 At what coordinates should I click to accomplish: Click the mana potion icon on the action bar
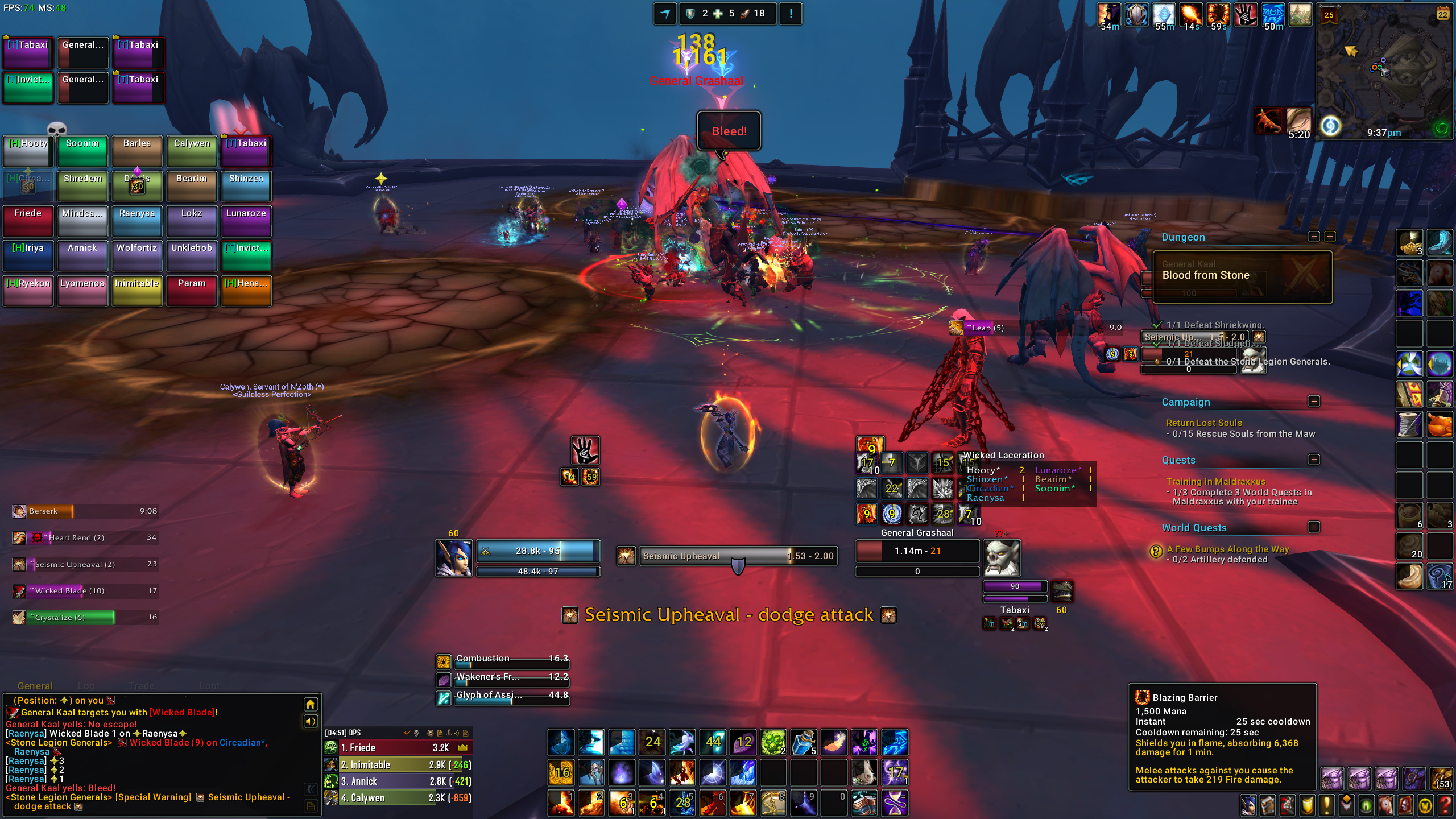point(804,742)
